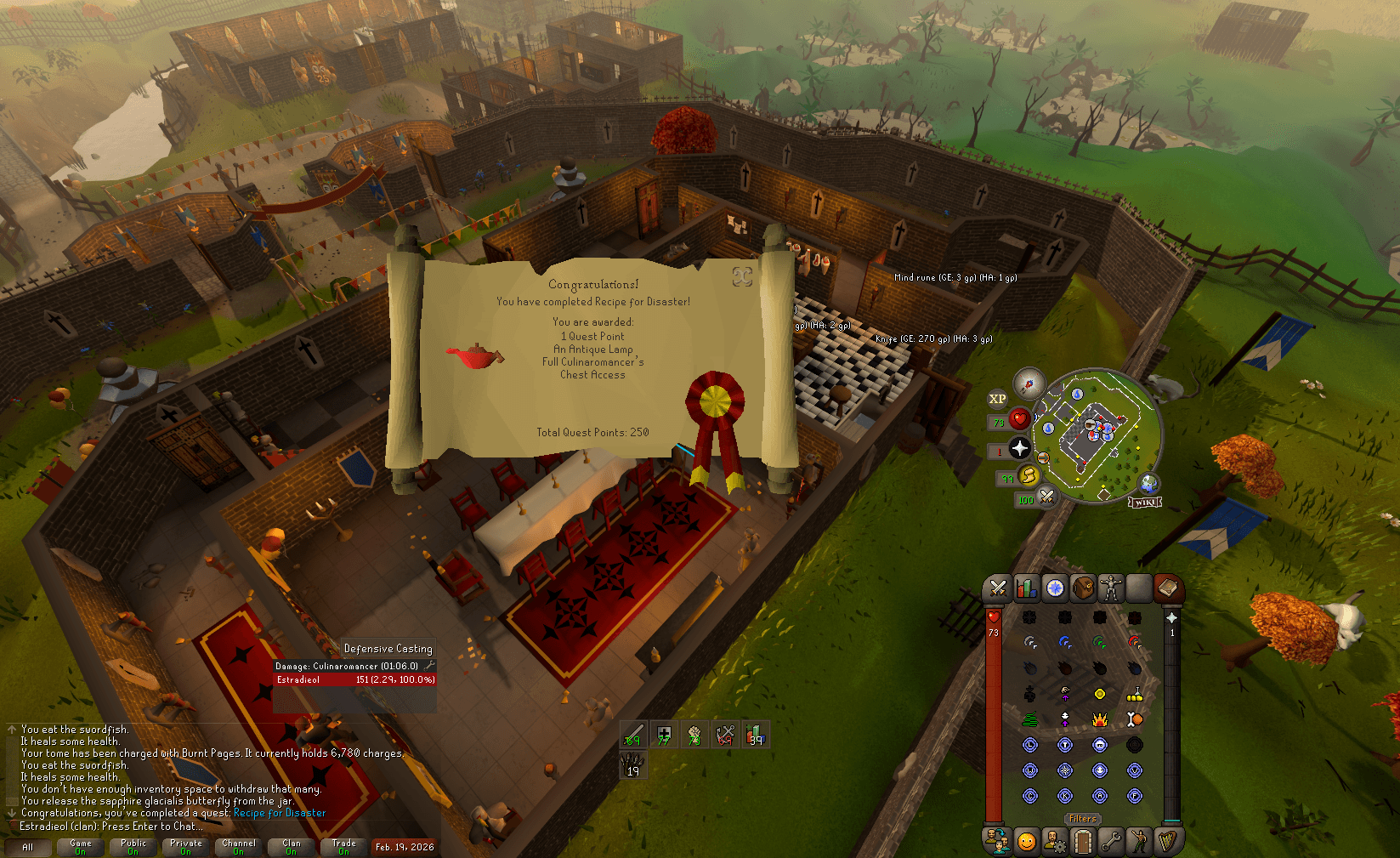
Task: Expand the XP tracker using the XP orb
Action: 996,398
